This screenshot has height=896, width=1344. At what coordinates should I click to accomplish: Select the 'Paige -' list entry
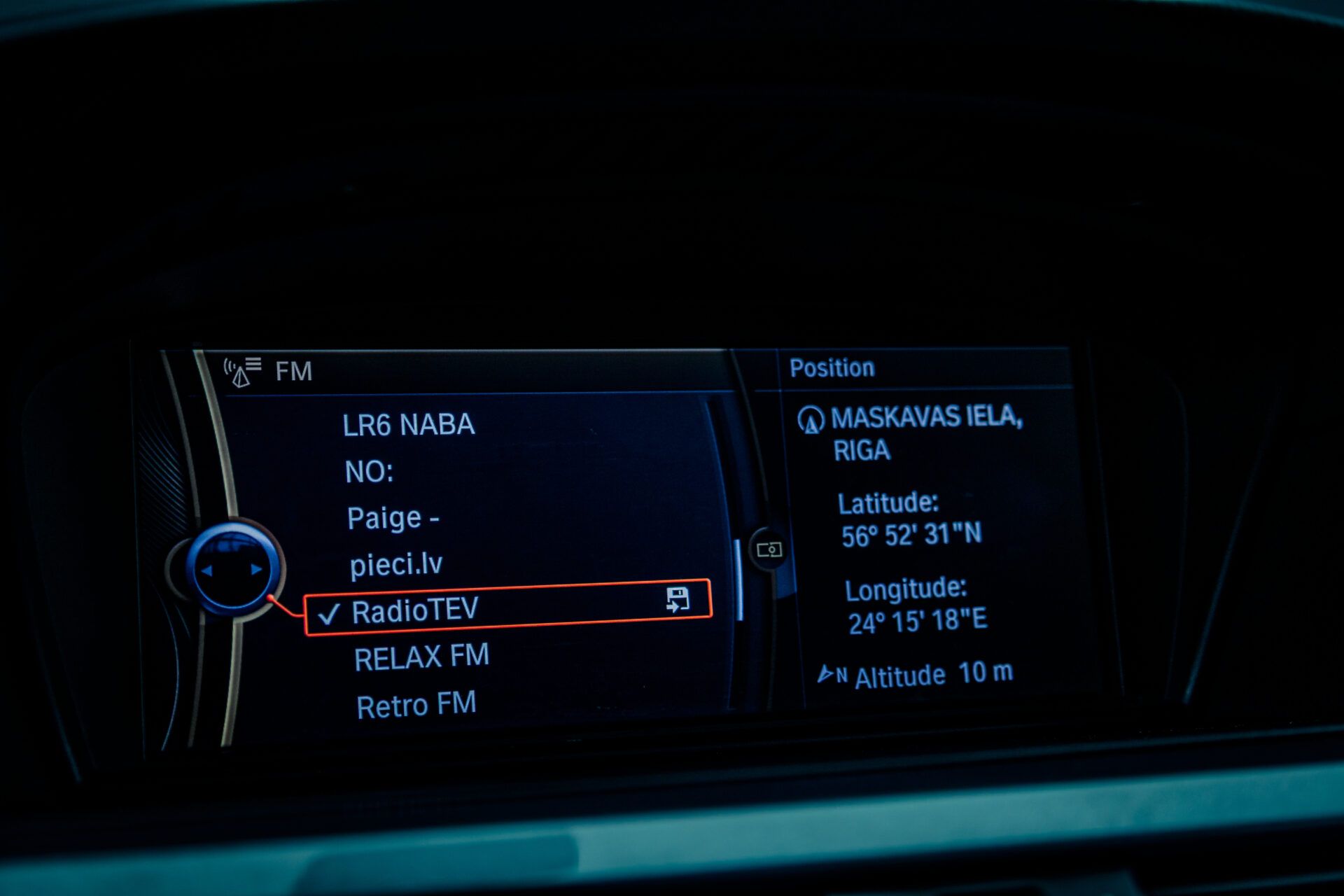[393, 519]
